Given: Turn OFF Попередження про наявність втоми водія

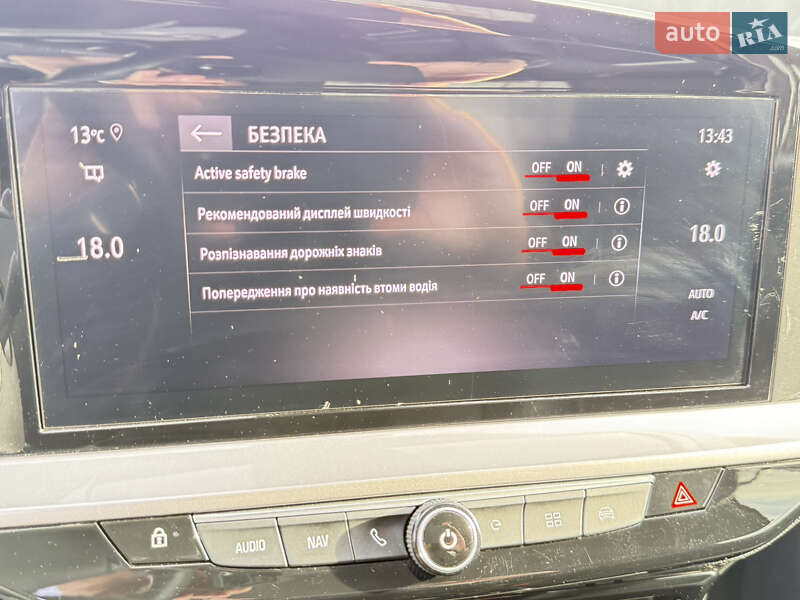Looking at the screenshot, I should (535, 278).
